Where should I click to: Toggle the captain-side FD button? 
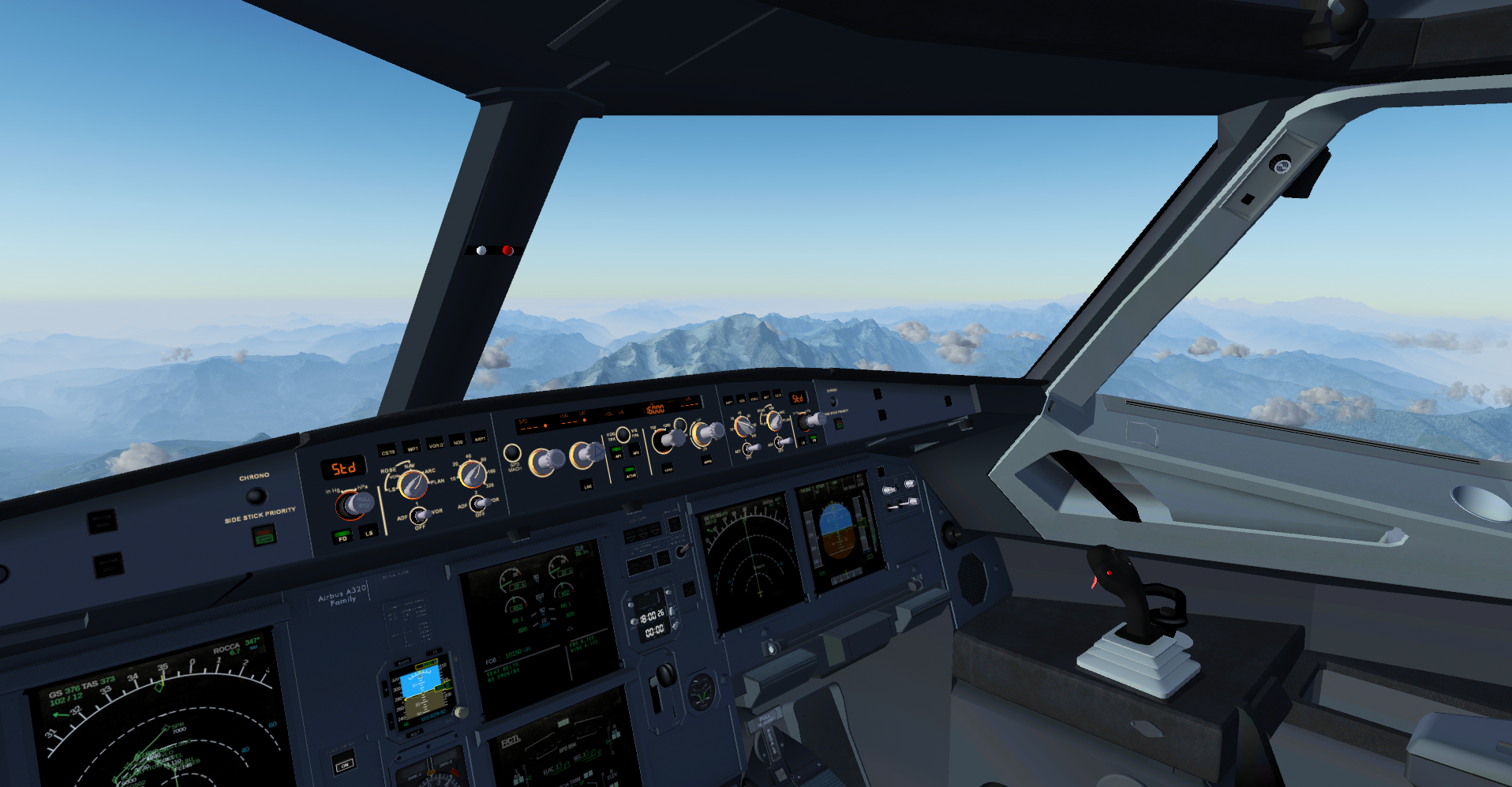pyautogui.click(x=342, y=537)
